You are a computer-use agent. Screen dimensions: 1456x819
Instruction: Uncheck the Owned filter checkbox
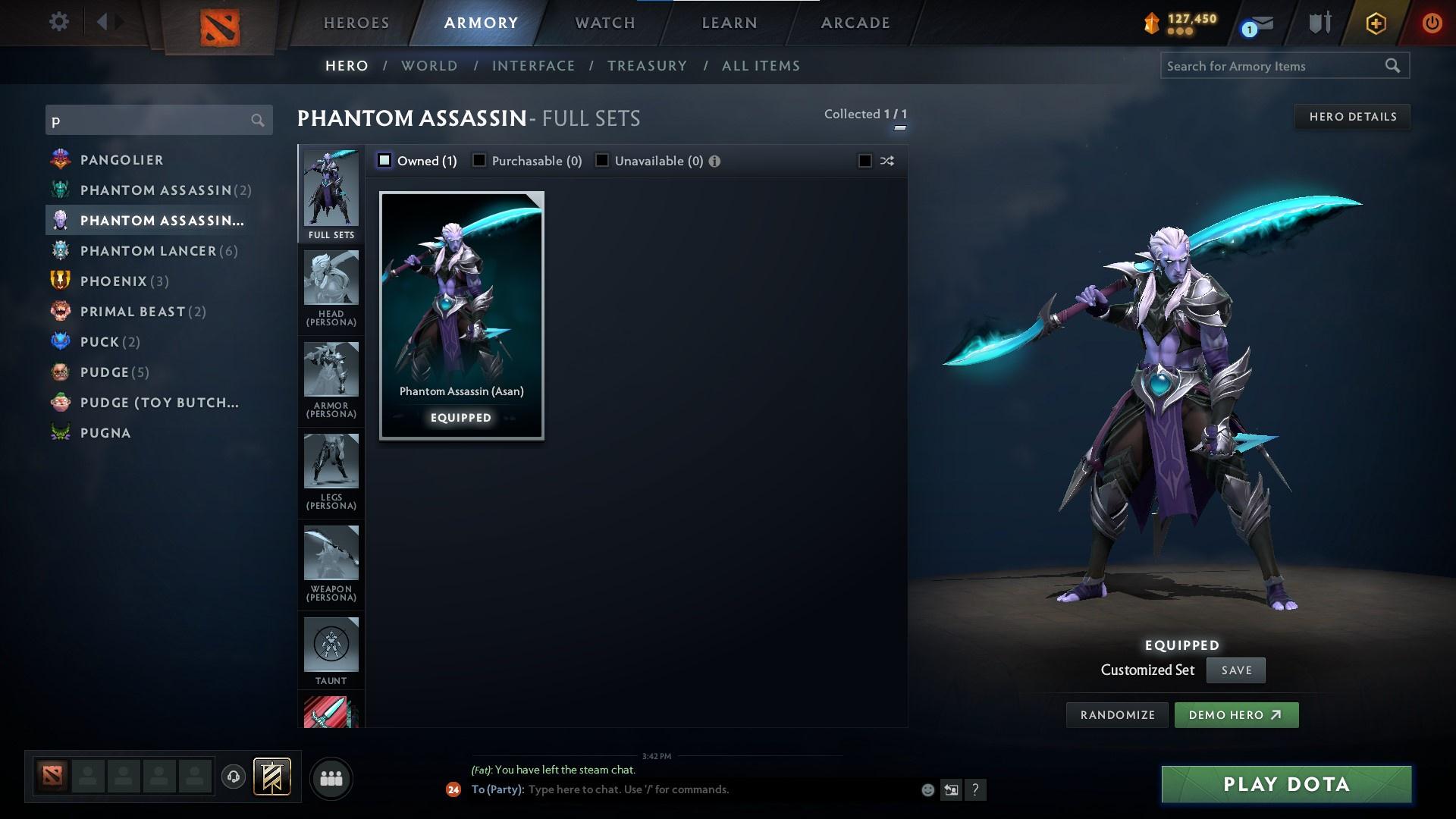tap(385, 160)
